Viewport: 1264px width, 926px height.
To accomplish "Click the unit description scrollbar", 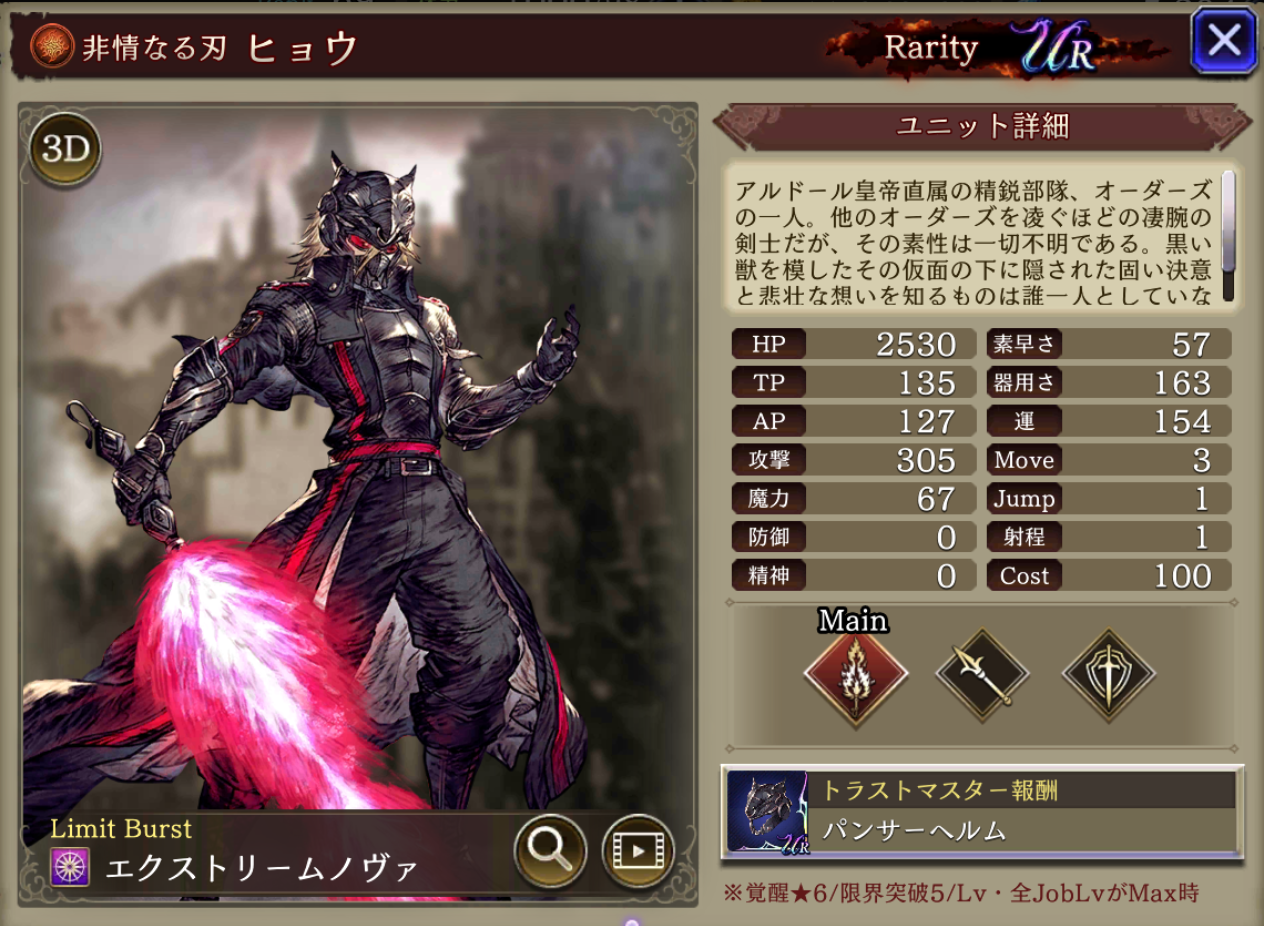I will coord(1228,236).
